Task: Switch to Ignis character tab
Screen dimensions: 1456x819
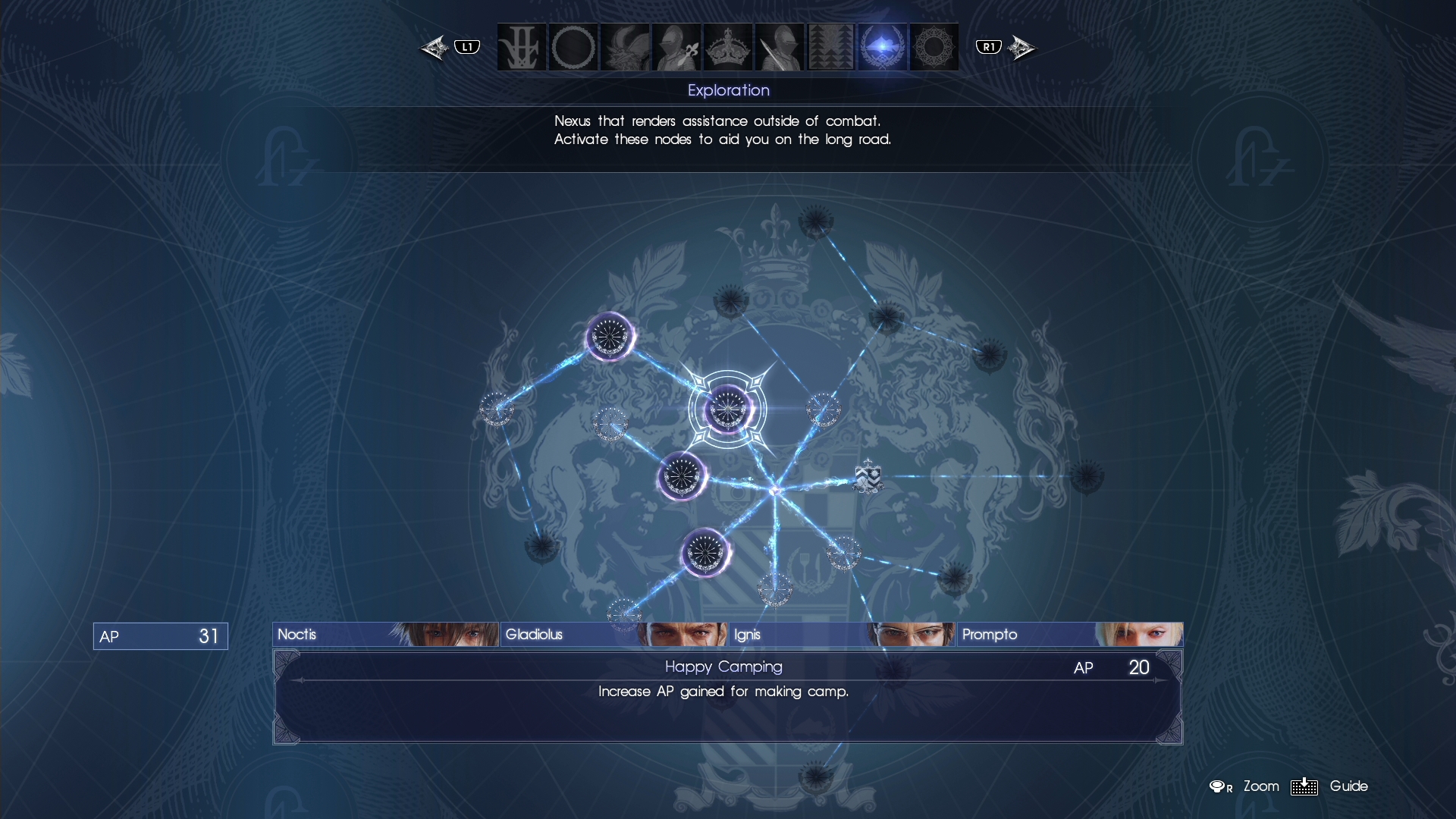Action: coord(842,635)
